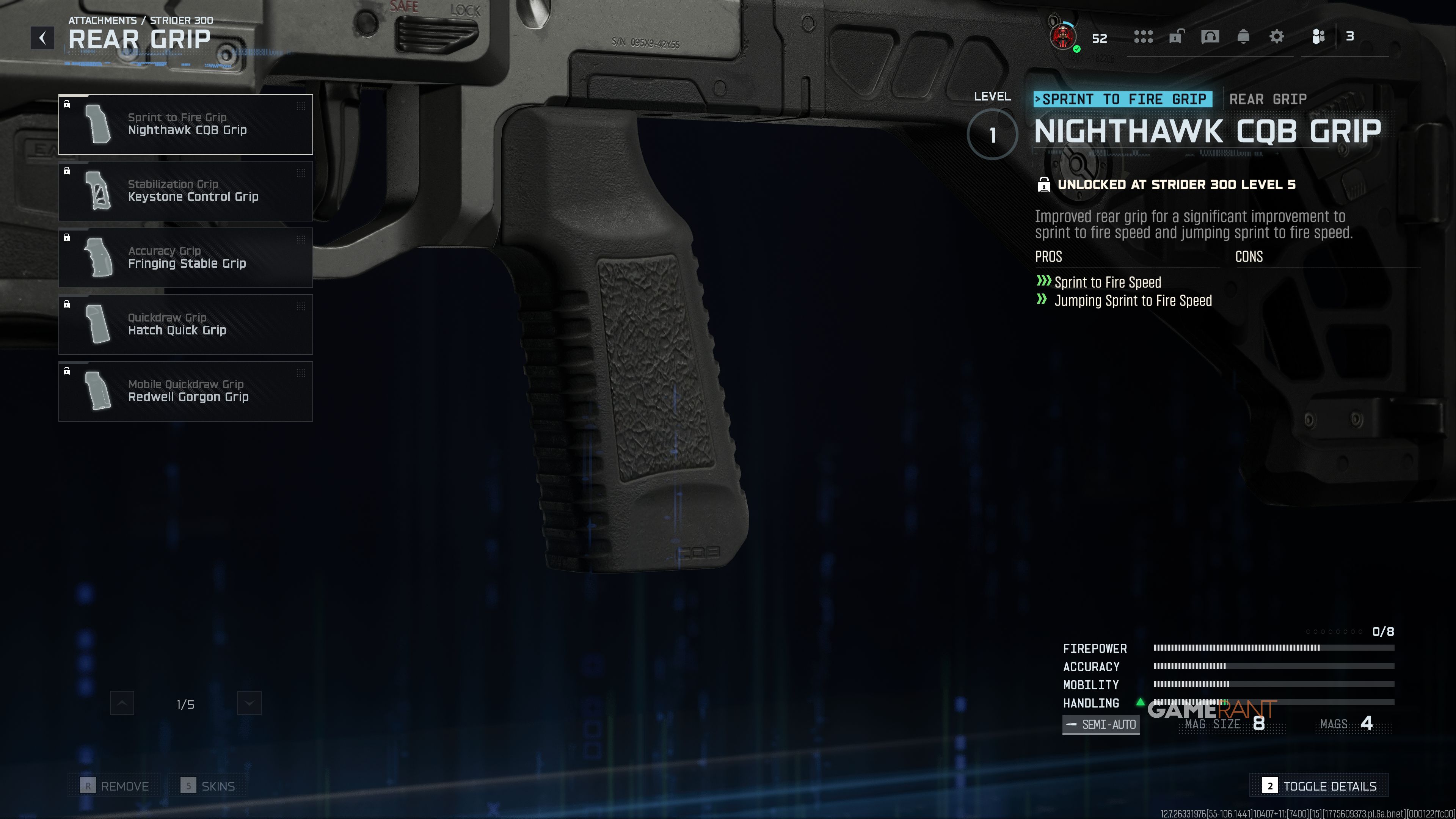The height and width of the screenshot is (819, 1456).
Task: Open the headset voice chat icon
Action: (1210, 37)
